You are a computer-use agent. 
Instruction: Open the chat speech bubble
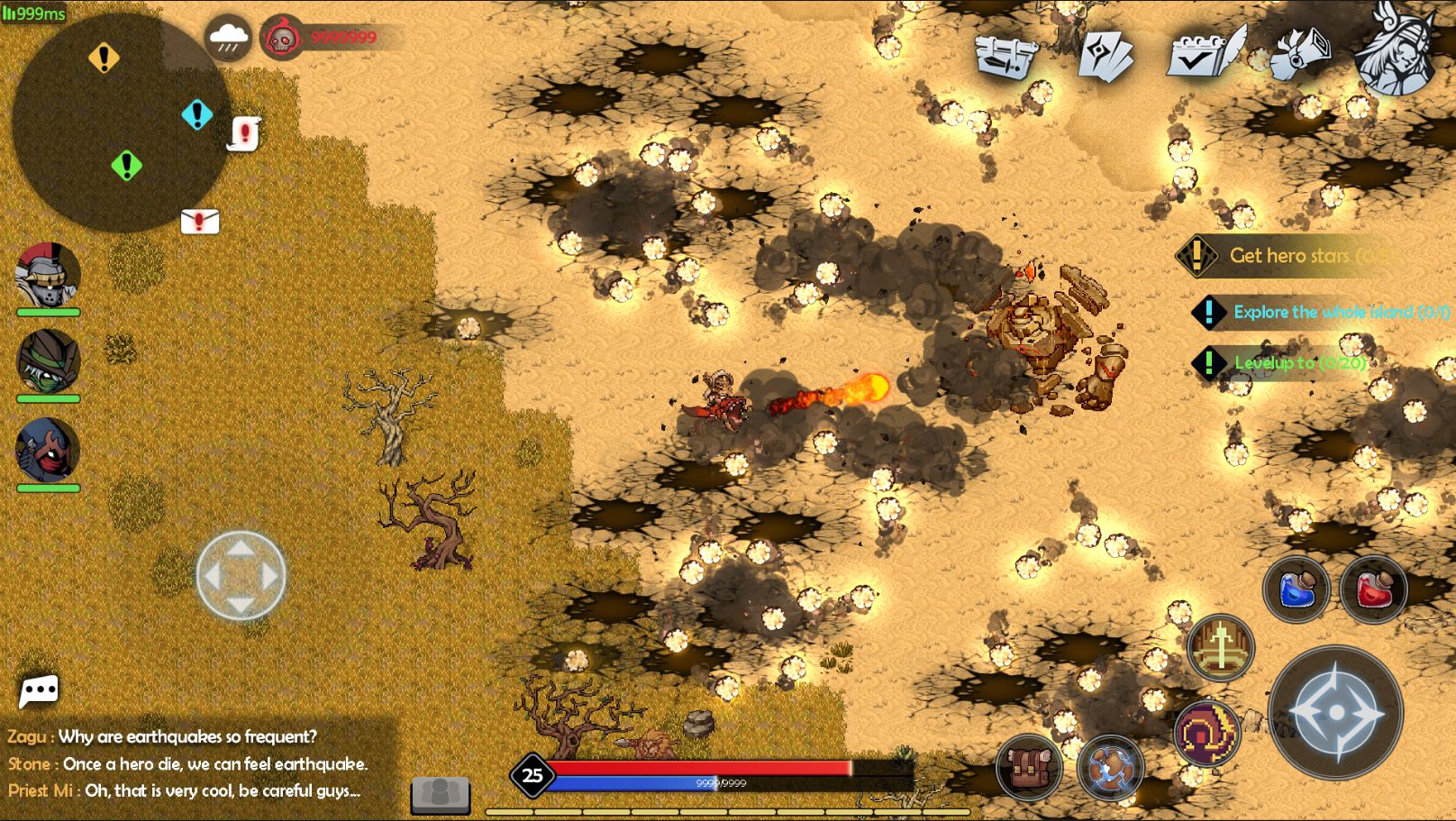click(x=39, y=691)
